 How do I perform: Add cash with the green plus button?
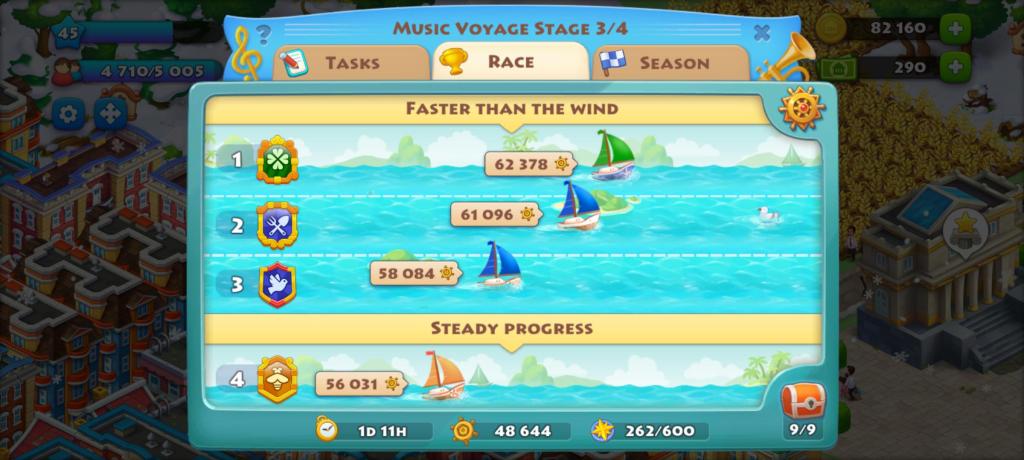[x=957, y=67]
